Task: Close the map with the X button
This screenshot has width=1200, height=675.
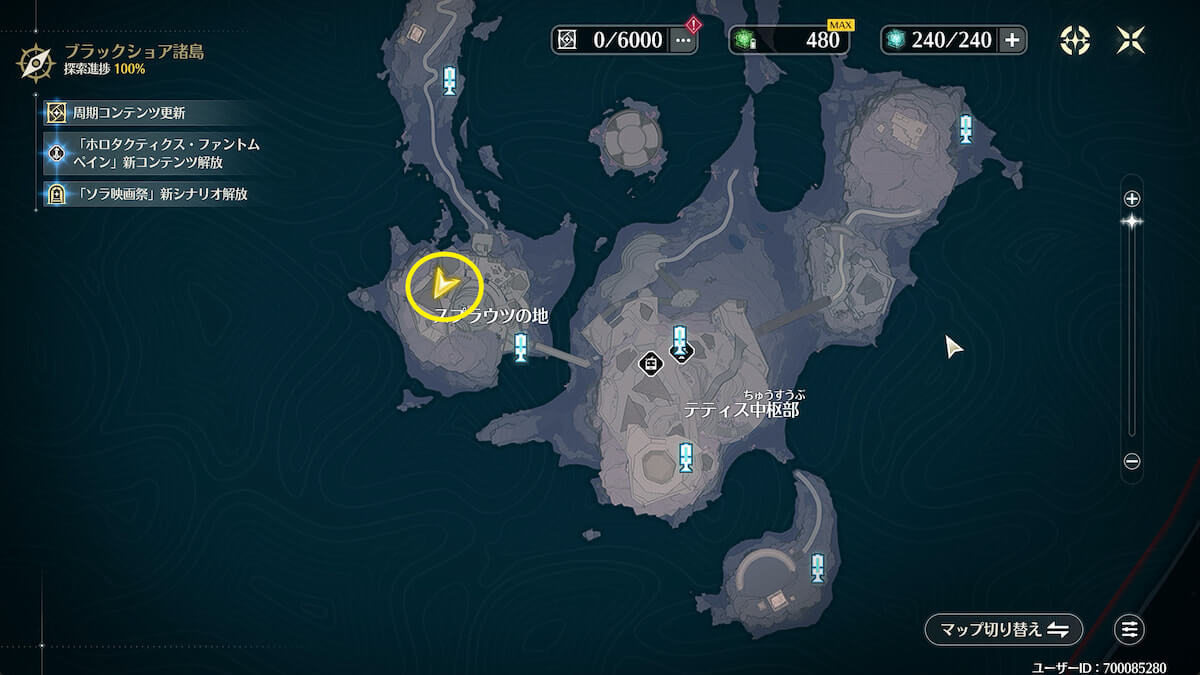Action: [x=1131, y=40]
